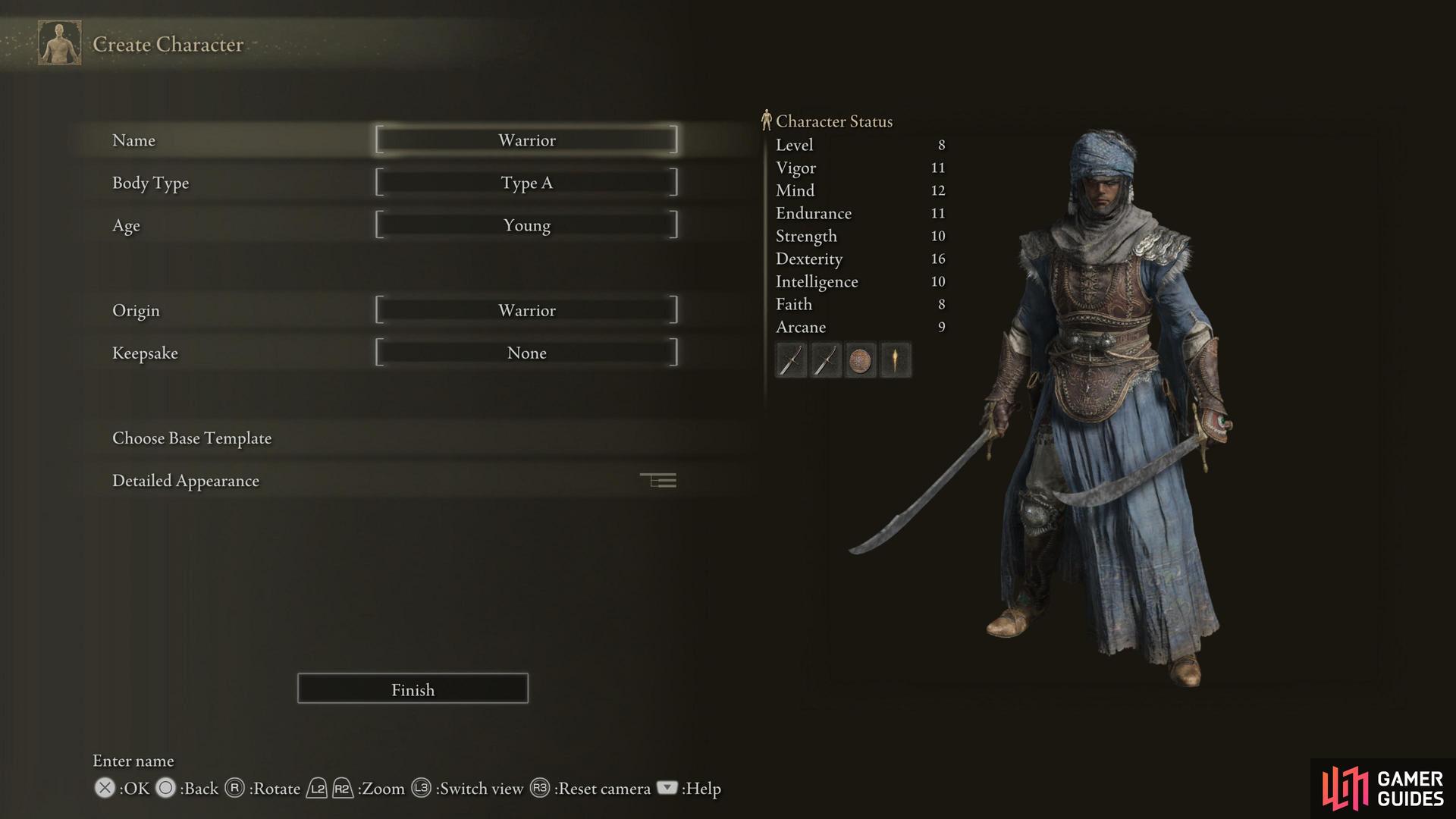Click the Gamer Guides watermark logo
Image resolution: width=1456 pixels, height=819 pixels.
coord(1382,789)
